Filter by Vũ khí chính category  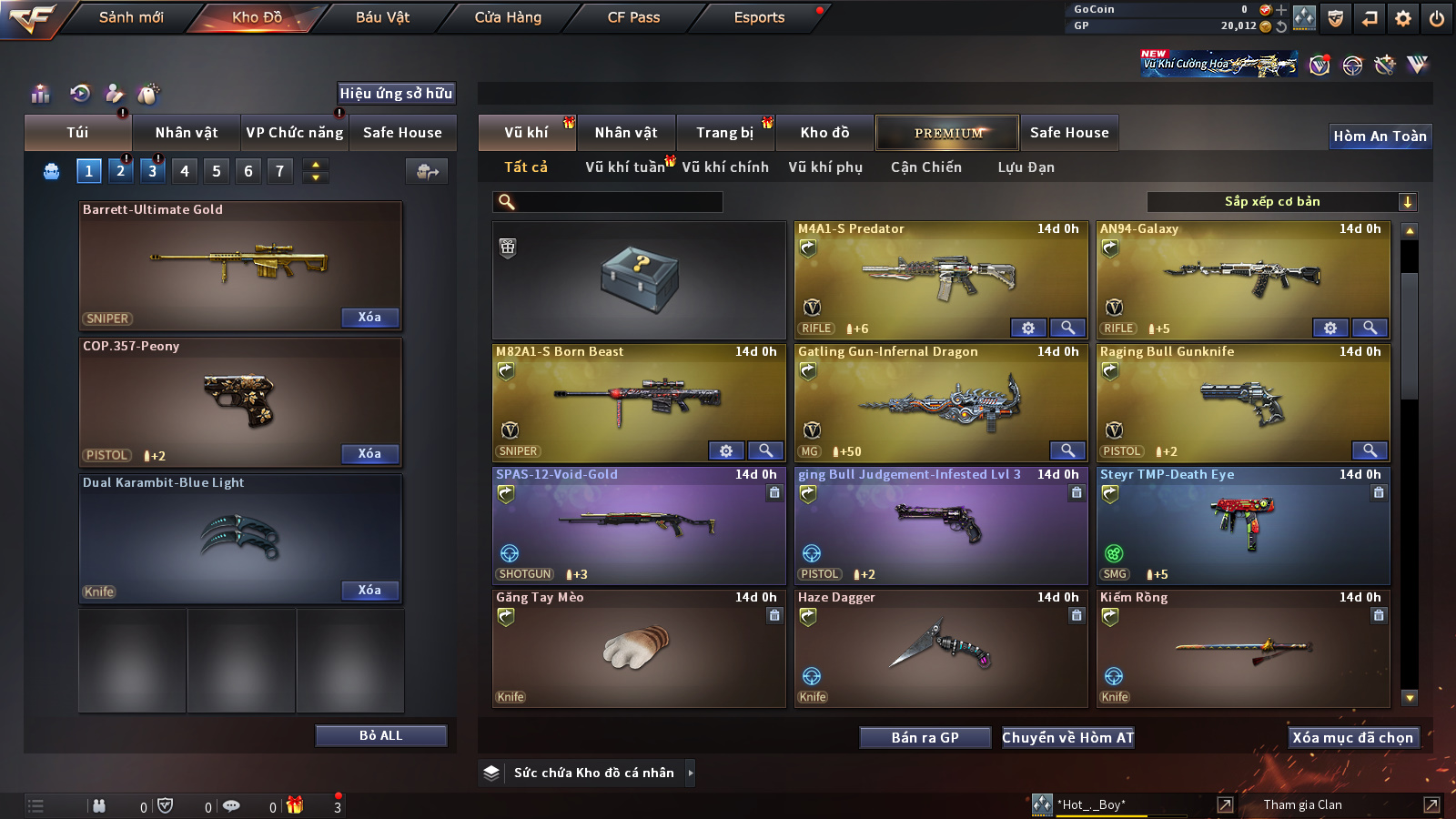tap(725, 167)
